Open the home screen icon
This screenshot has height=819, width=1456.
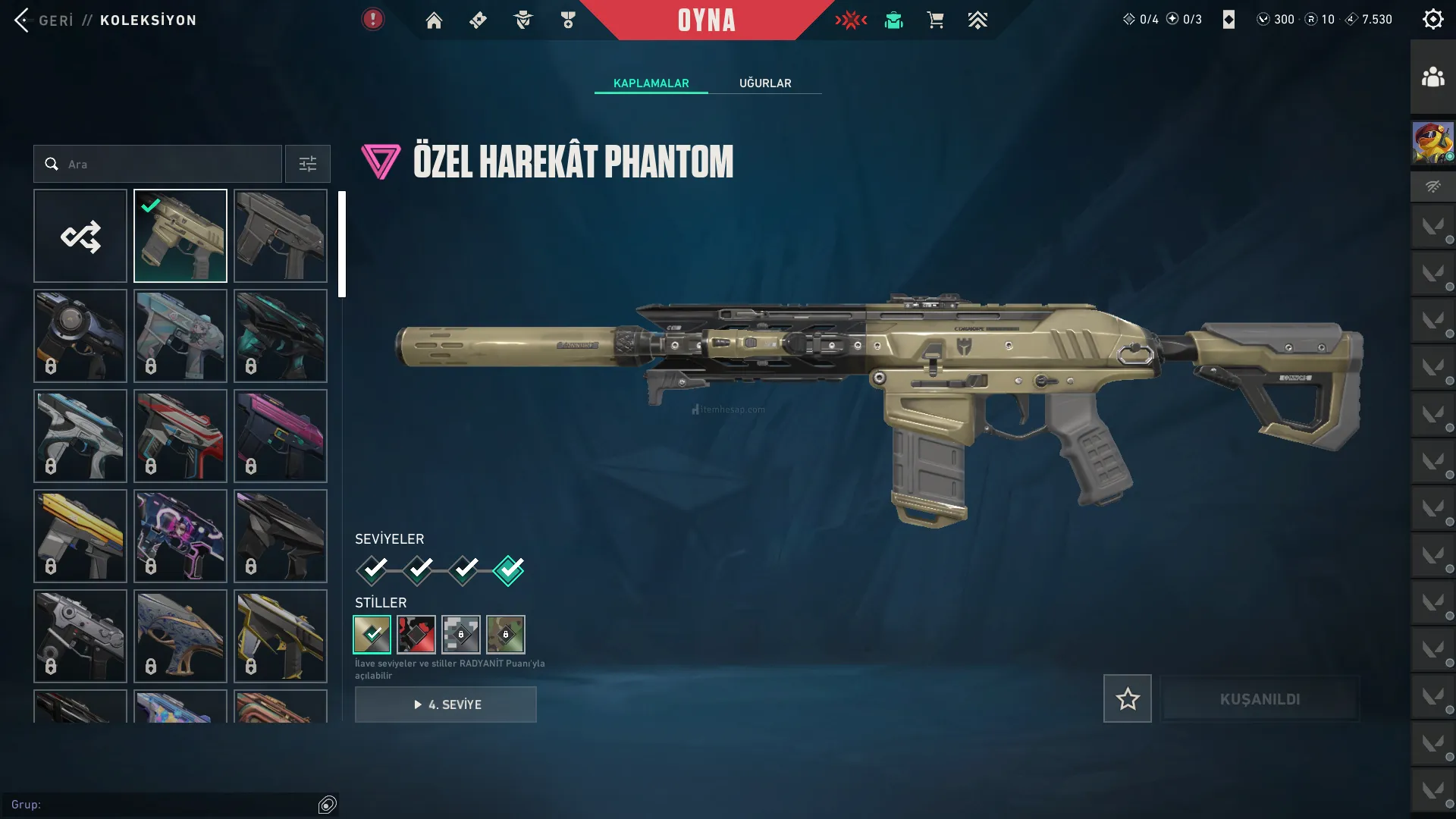[434, 20]
